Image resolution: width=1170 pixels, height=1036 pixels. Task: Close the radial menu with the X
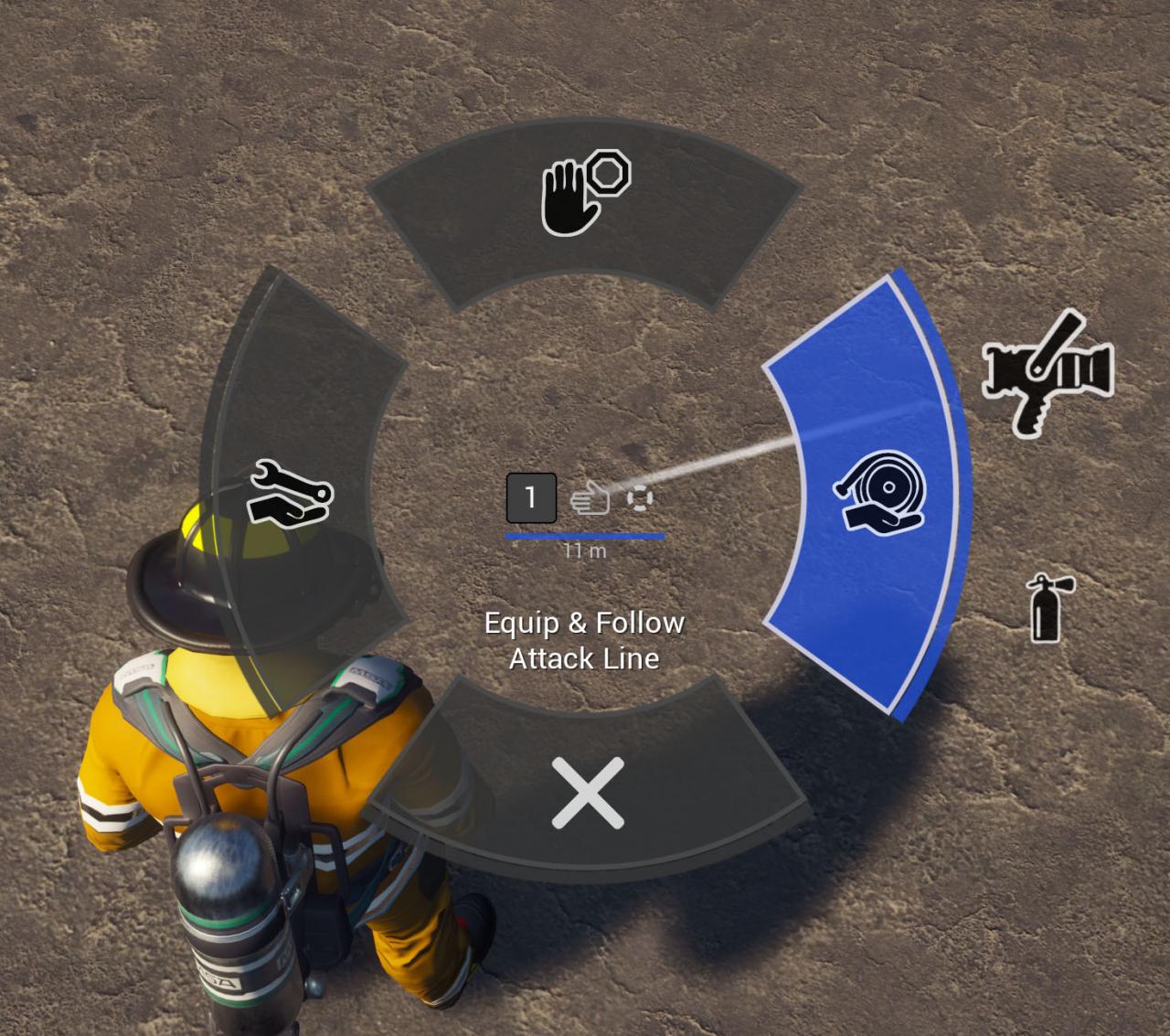[x=588, y=793]
